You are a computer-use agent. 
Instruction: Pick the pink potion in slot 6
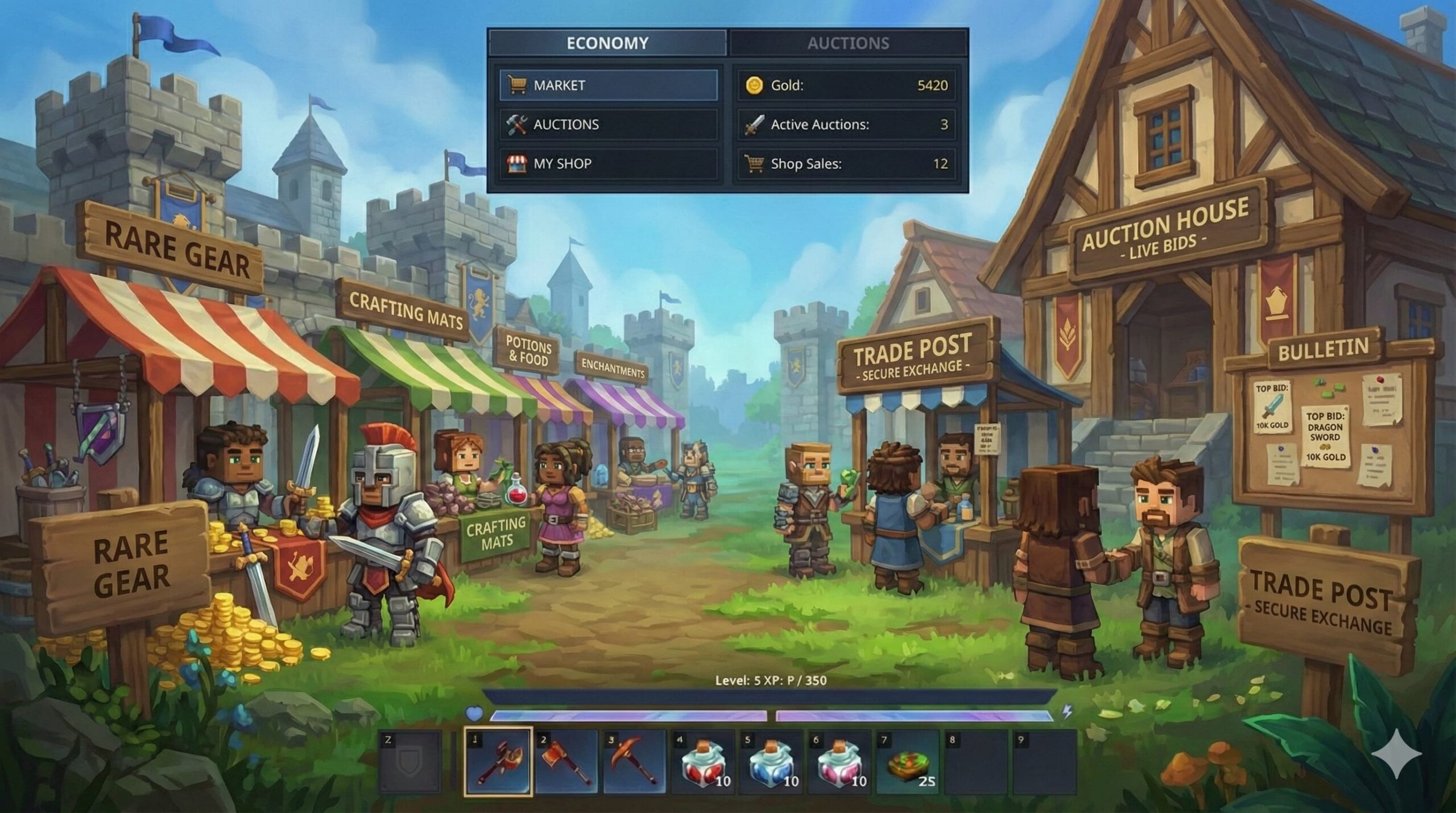pos(839,761)
